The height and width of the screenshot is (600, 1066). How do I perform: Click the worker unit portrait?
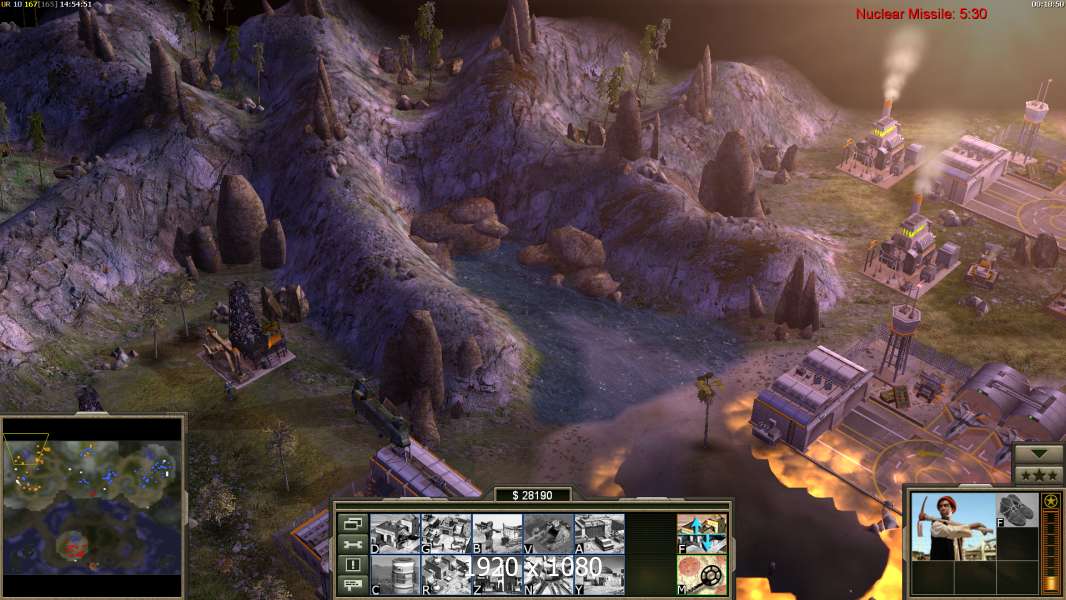950,526
